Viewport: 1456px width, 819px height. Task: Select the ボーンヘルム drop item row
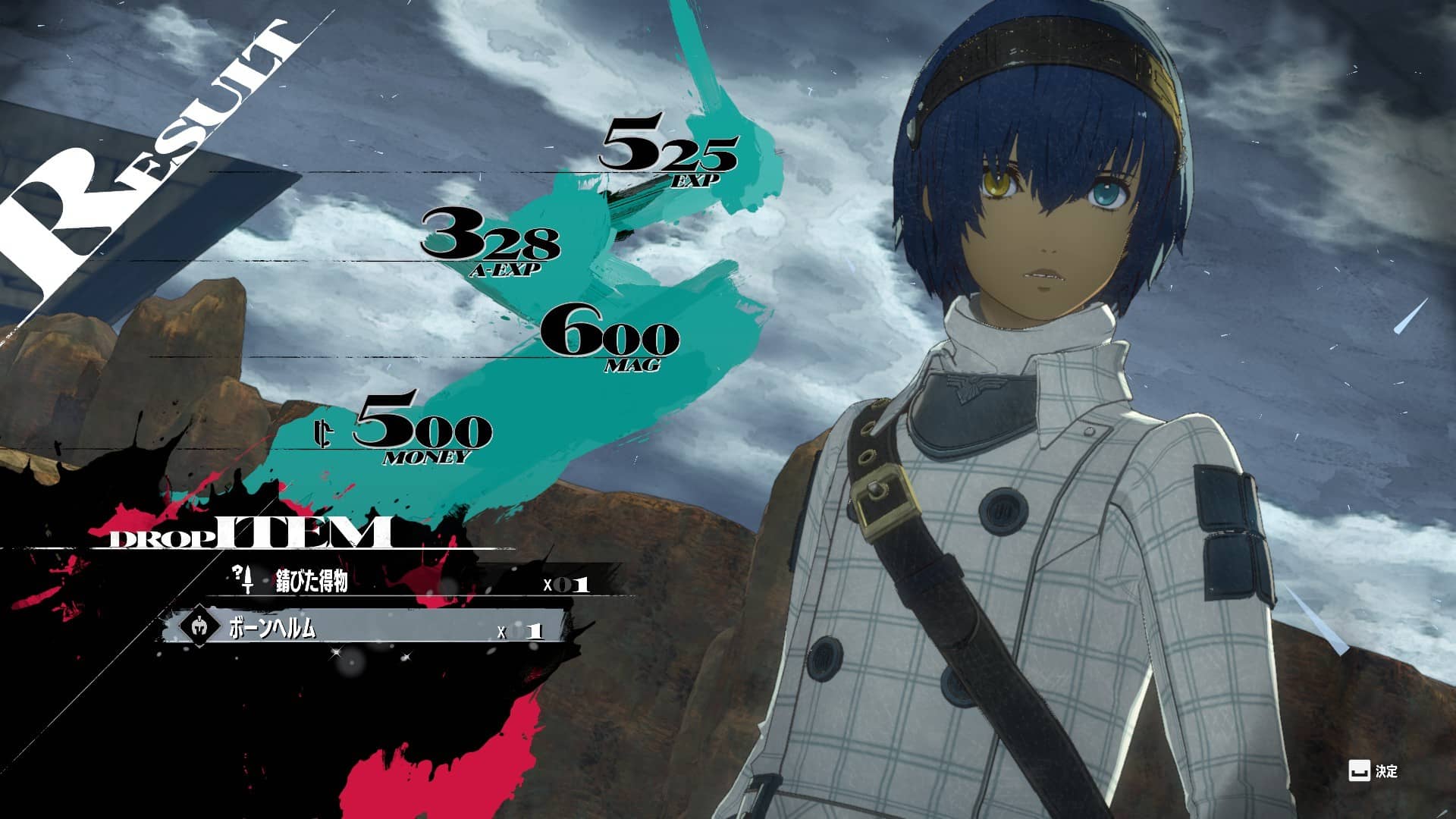pos(364,629)
